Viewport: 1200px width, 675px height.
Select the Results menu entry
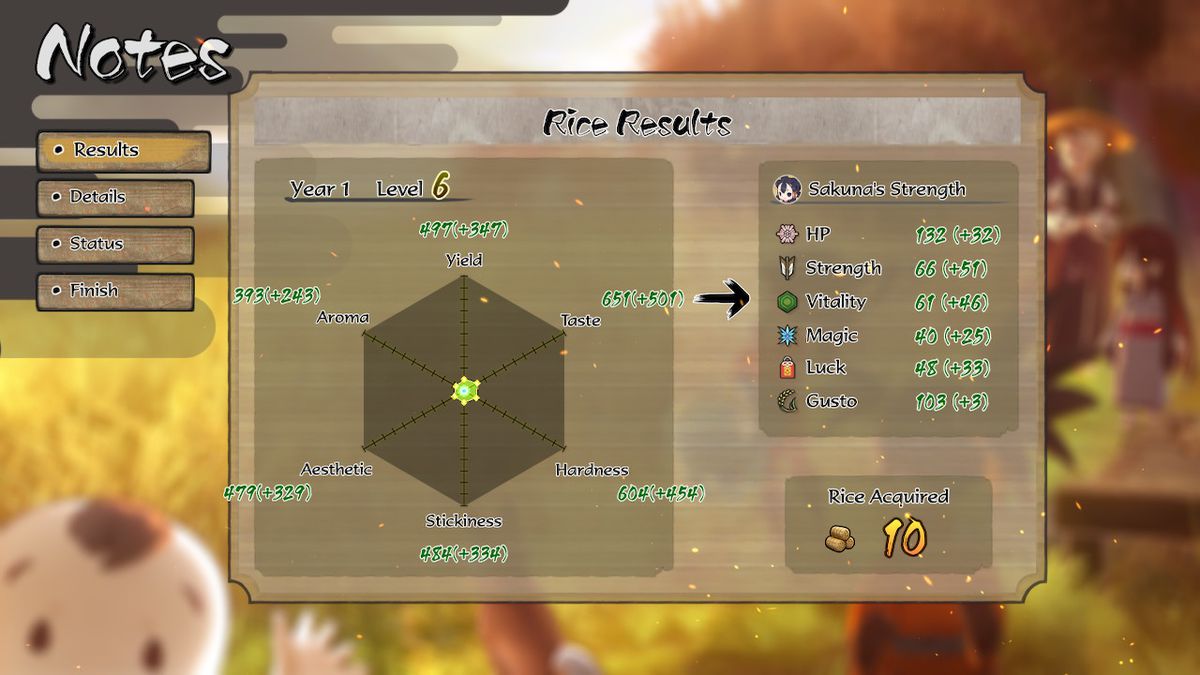[124, 151]
